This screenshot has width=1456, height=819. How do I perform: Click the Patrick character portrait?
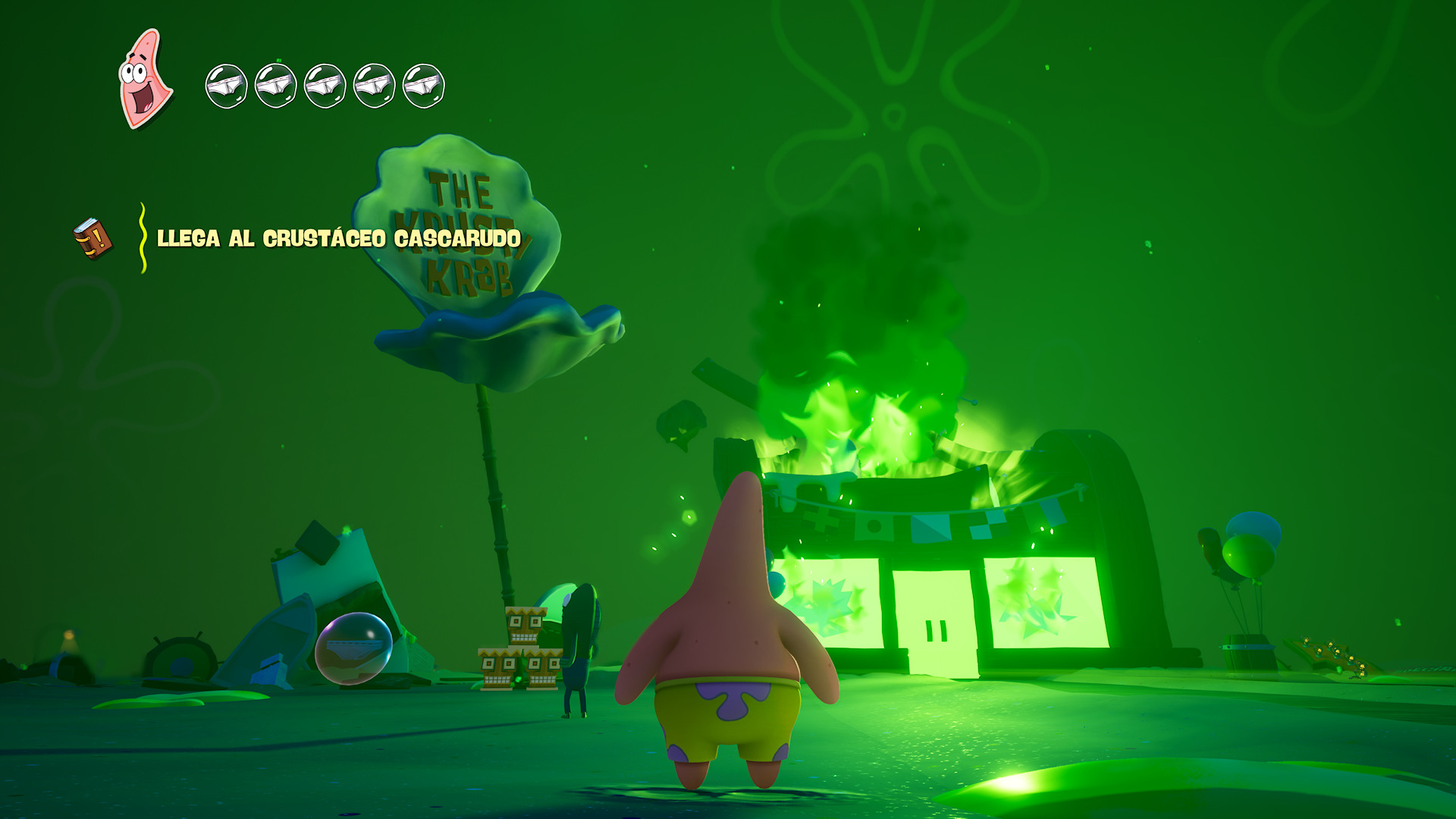point(145,80)
